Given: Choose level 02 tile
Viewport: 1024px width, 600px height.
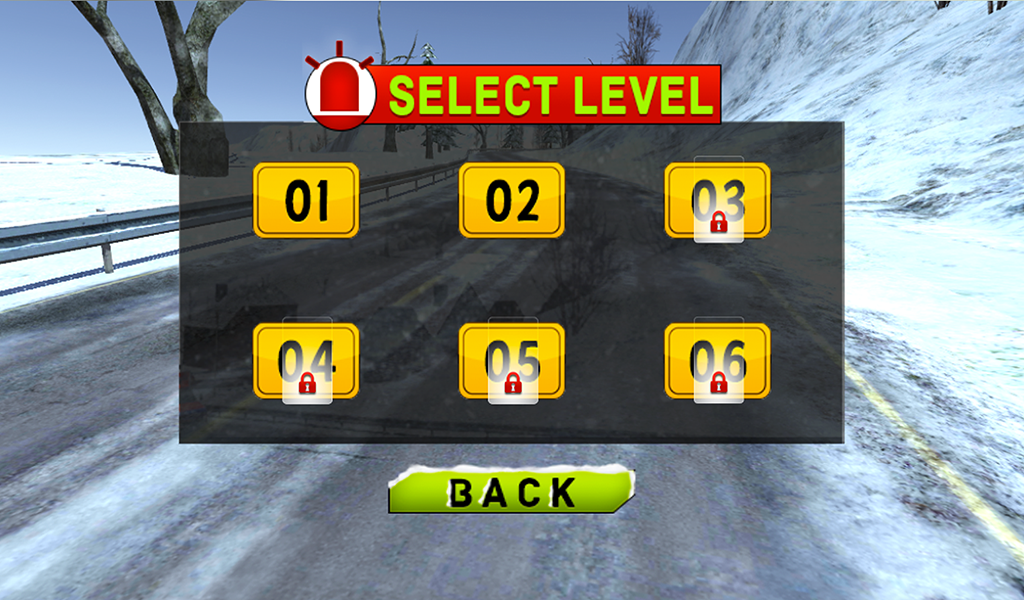Looking at the screenshot, I should (512, 200).
